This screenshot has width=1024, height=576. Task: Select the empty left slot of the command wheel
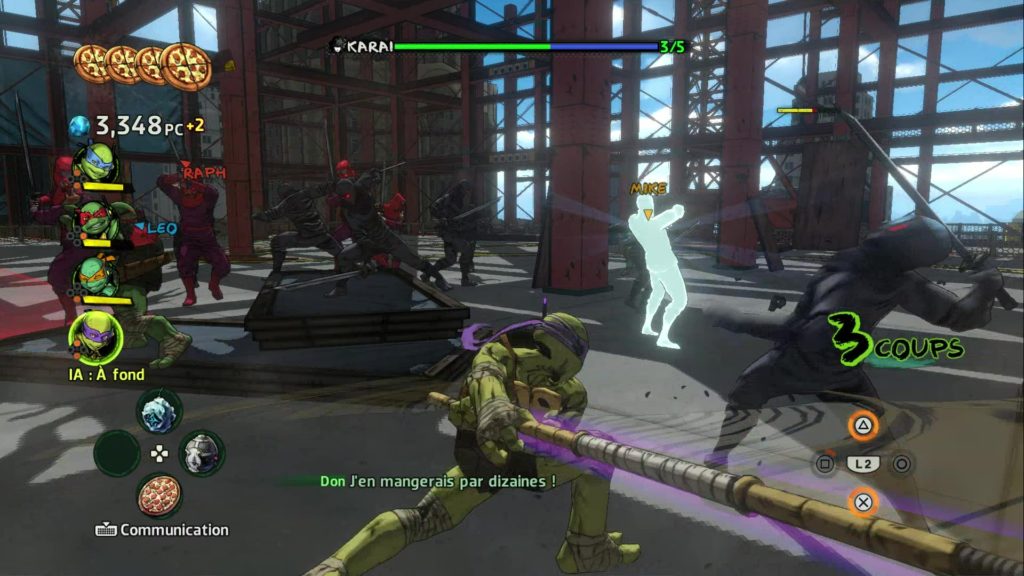click(116, 453)
